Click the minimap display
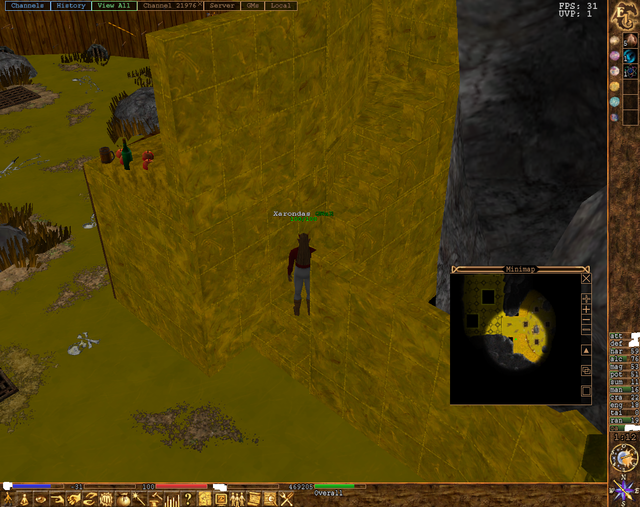The image size is (640, 507). click(x=513, y=337)
